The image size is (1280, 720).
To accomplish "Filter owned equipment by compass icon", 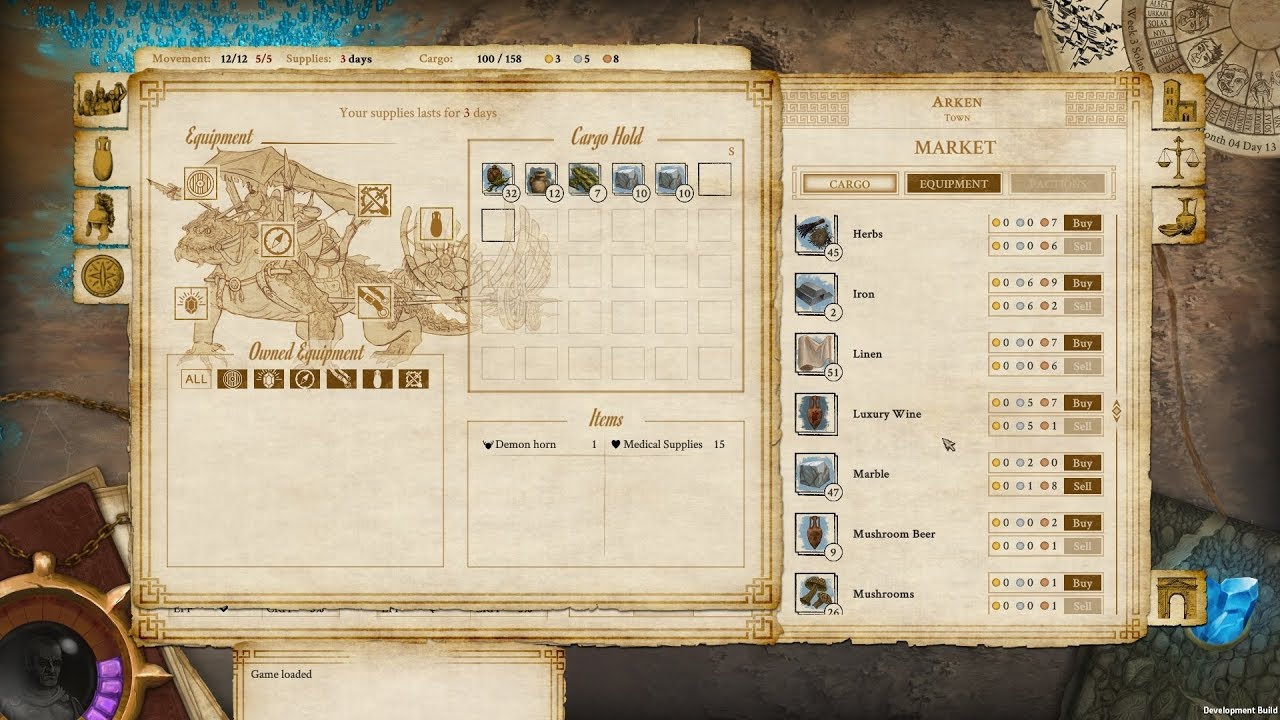I will click(304, 379).
